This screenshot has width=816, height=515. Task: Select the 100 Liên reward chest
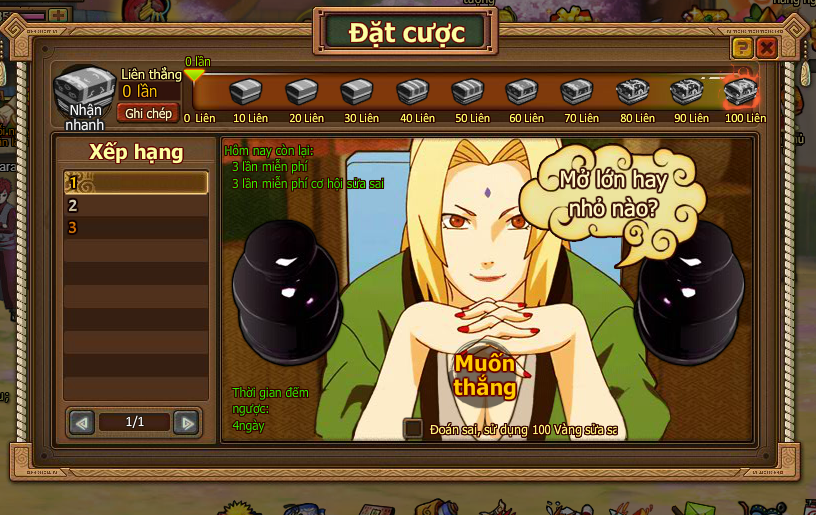[741, 93]
